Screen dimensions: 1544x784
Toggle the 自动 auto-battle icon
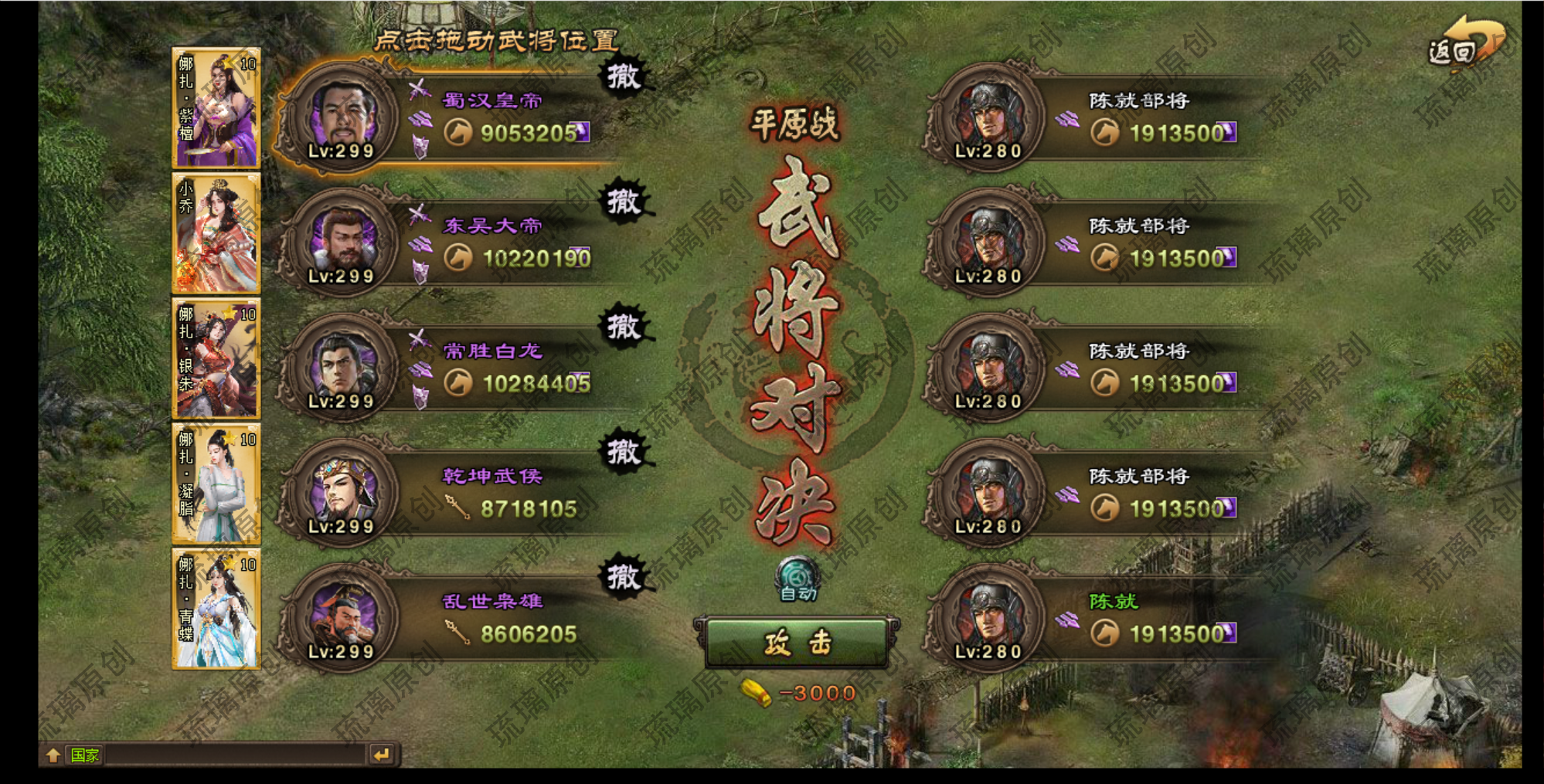[x=798, y=578]
